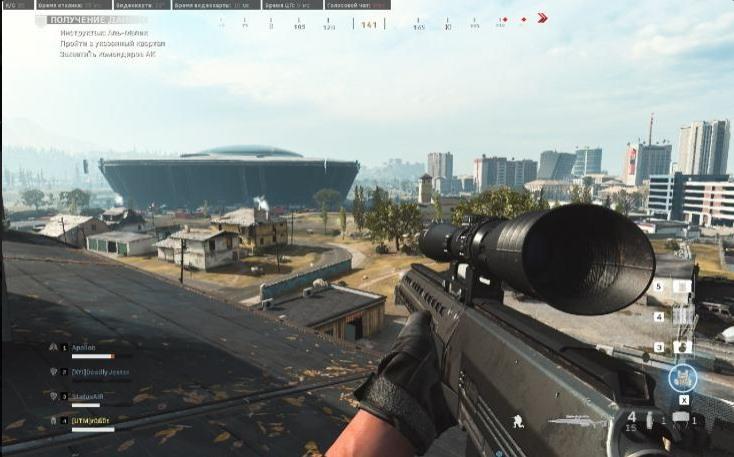Open the objective tracker header at top left

click(97, 19)
